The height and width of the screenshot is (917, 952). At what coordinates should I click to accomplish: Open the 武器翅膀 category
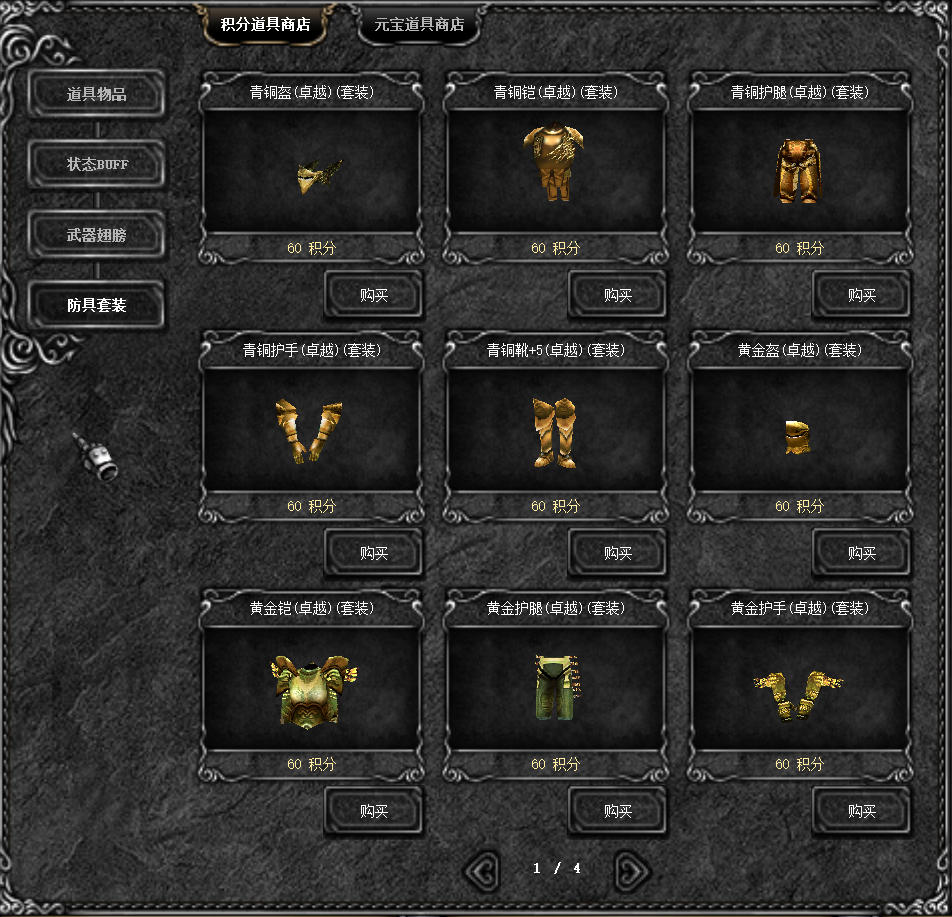tap(96, 235)
